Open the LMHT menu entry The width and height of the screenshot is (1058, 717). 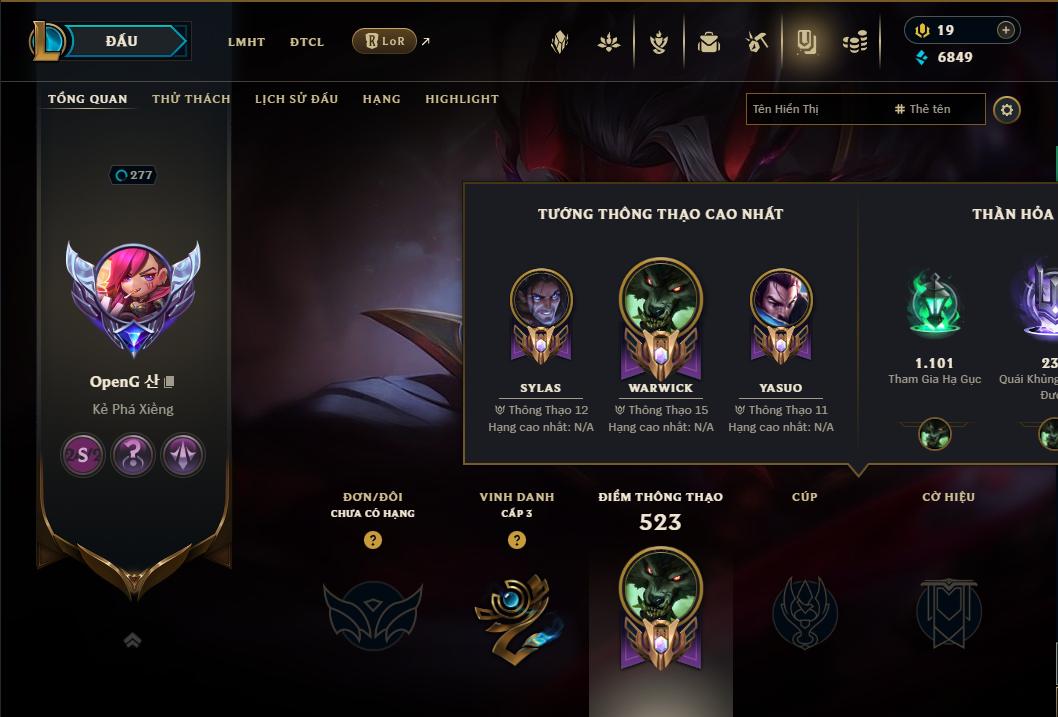tap(246, 42)
